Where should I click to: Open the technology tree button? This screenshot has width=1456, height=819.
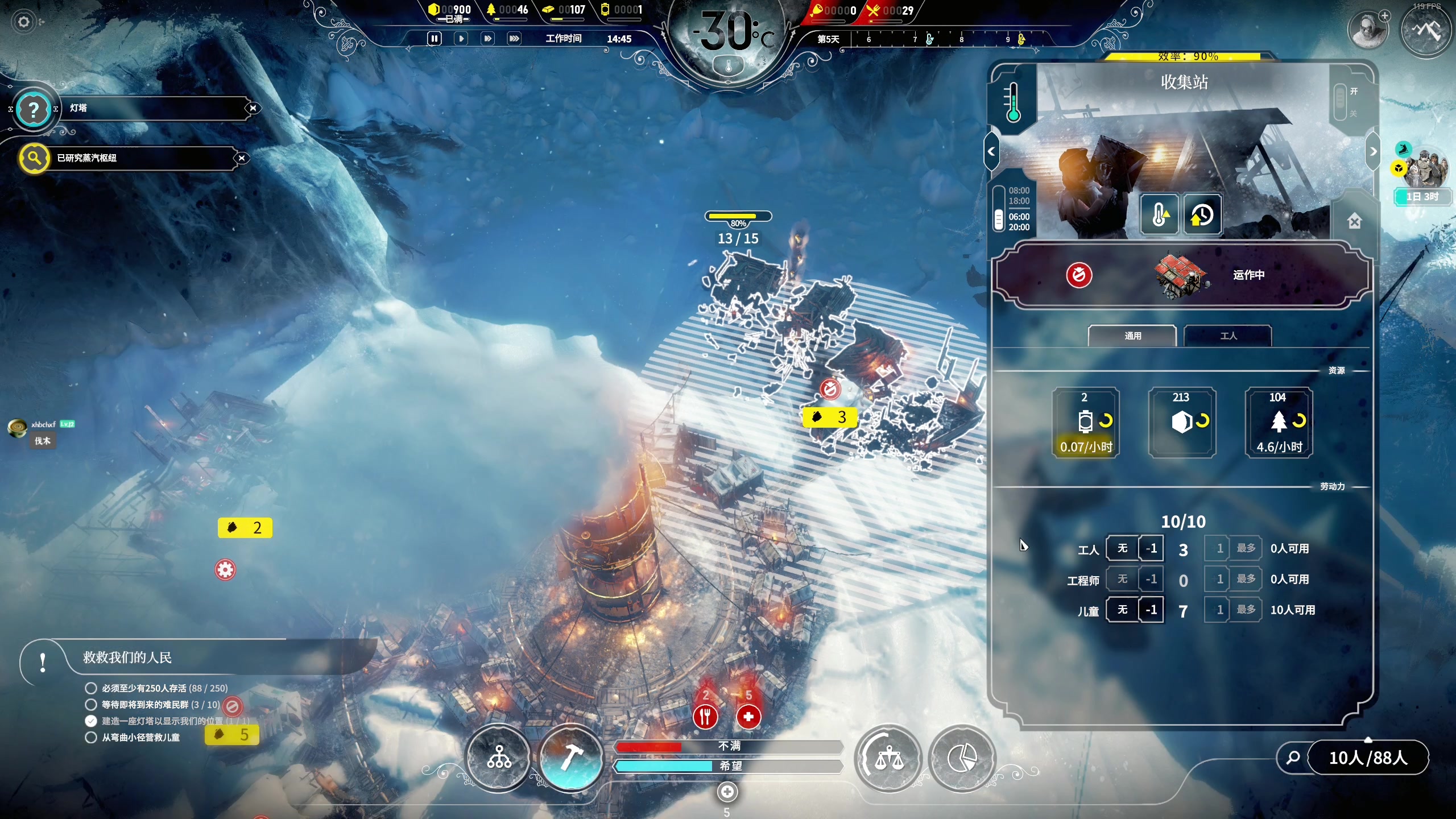499,758
